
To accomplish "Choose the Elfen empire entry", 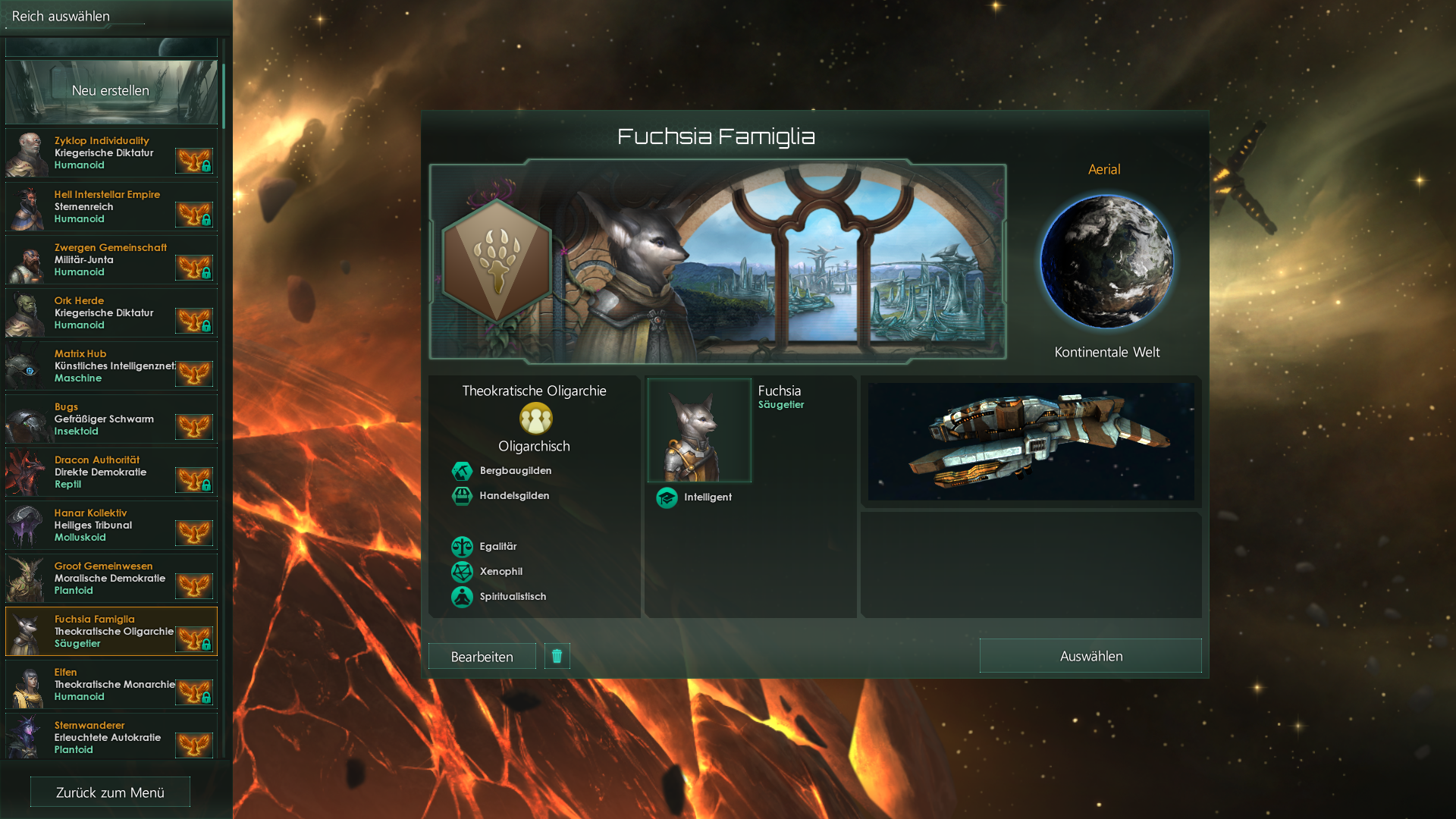I will 111,684.
